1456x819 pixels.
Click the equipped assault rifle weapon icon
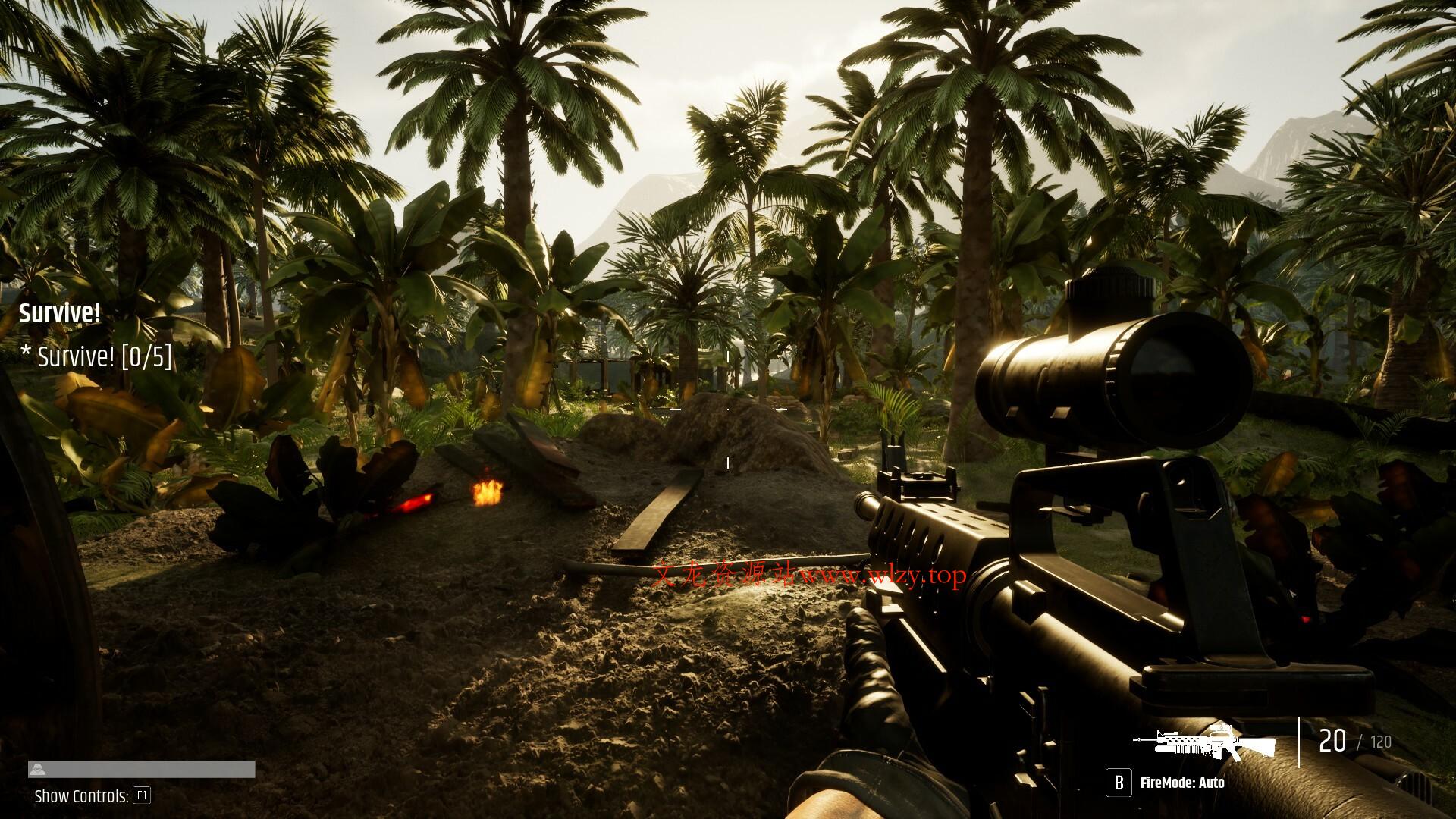[x=1203, y=742]
